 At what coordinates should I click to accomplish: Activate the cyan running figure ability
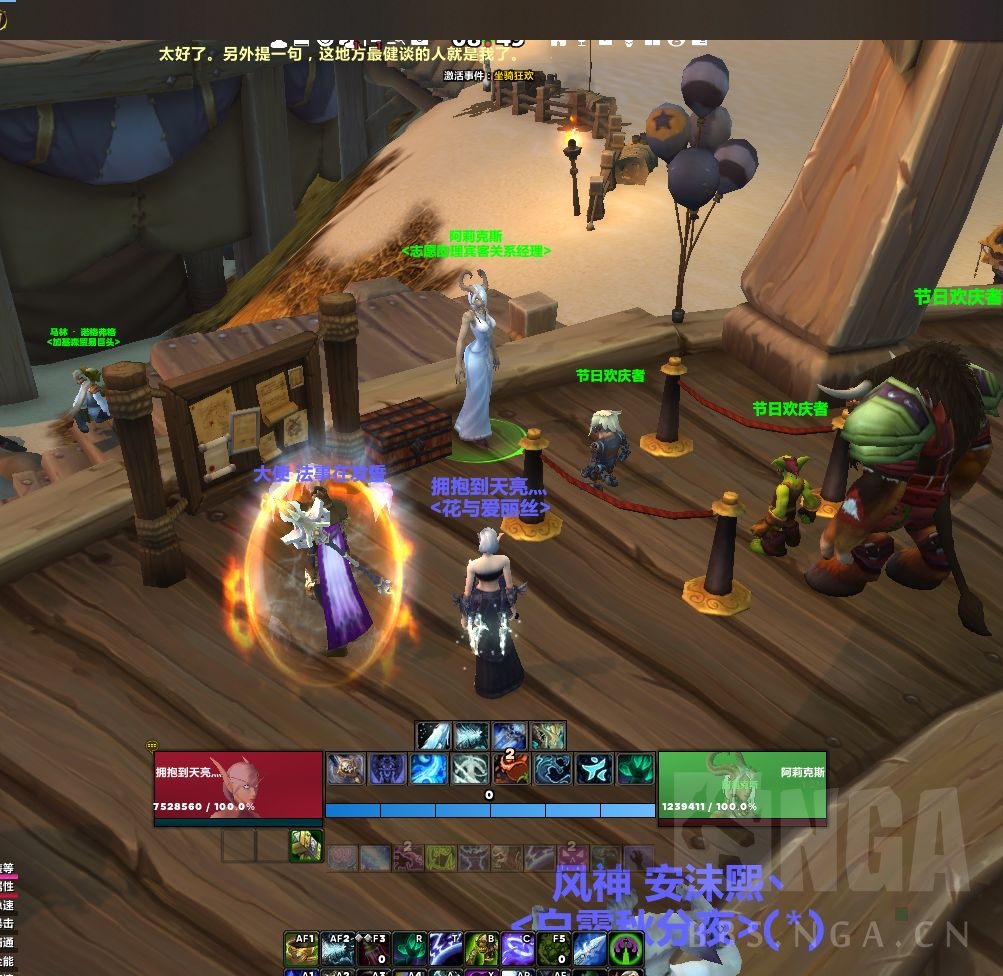594,769
